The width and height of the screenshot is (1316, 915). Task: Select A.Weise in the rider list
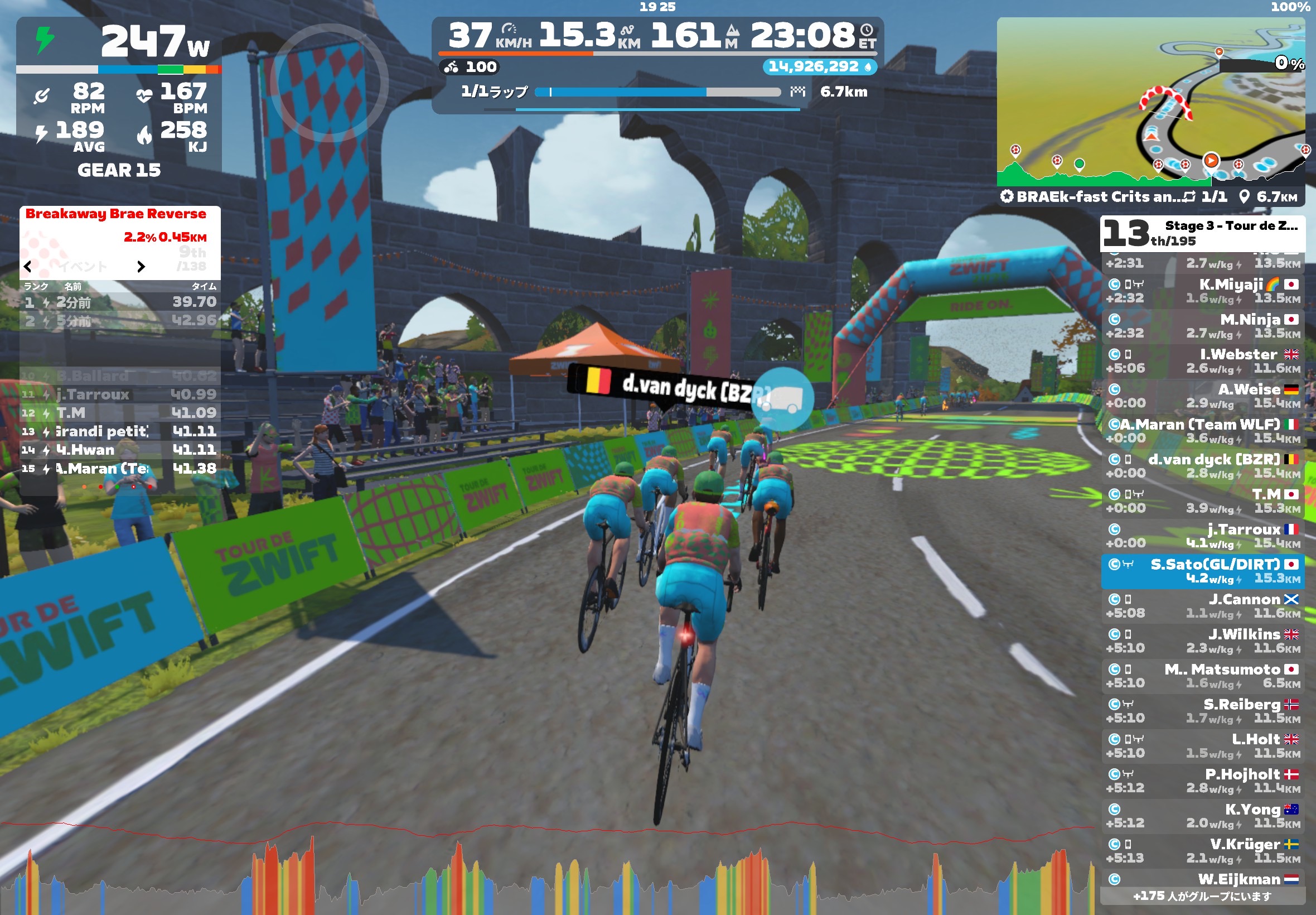[1202, 396]
